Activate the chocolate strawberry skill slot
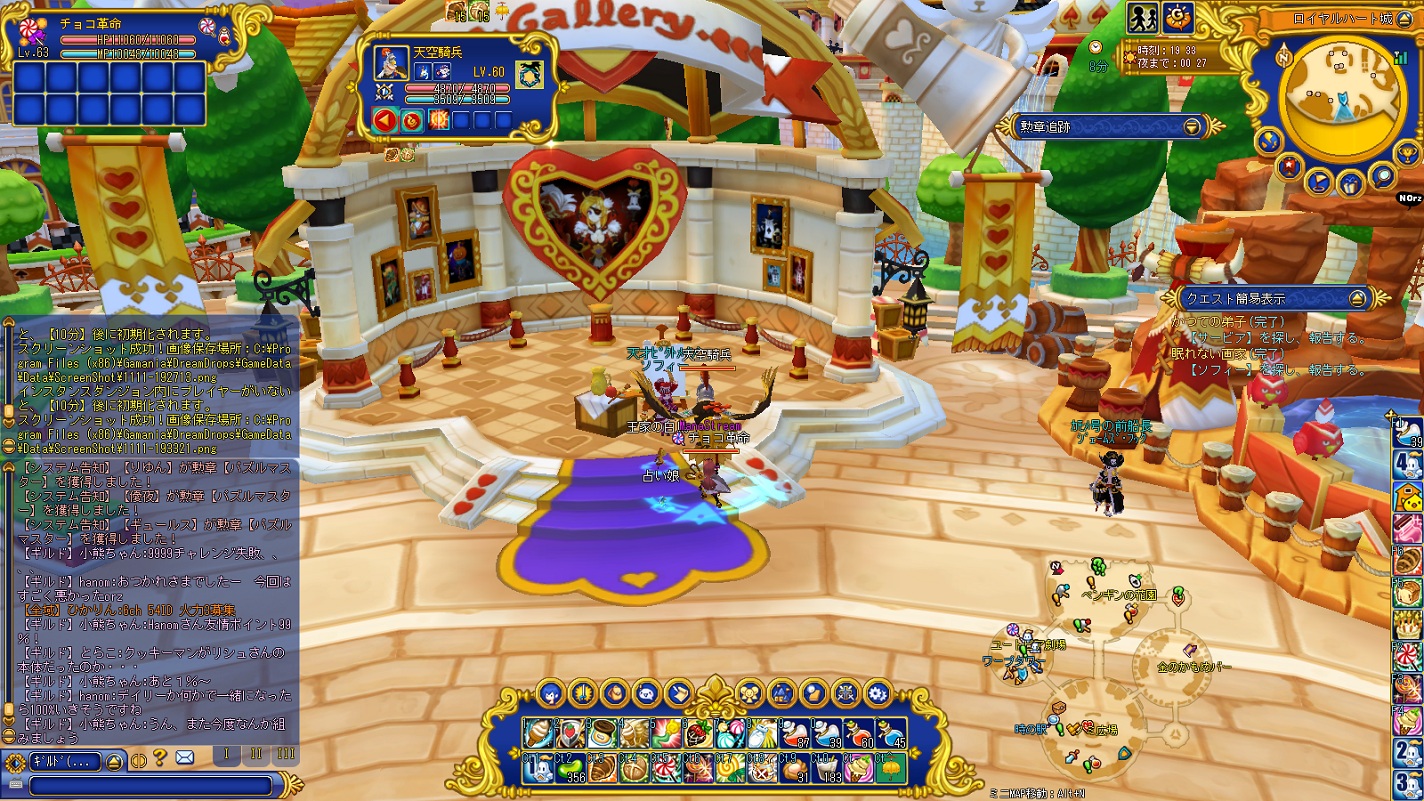 (699, 733)
